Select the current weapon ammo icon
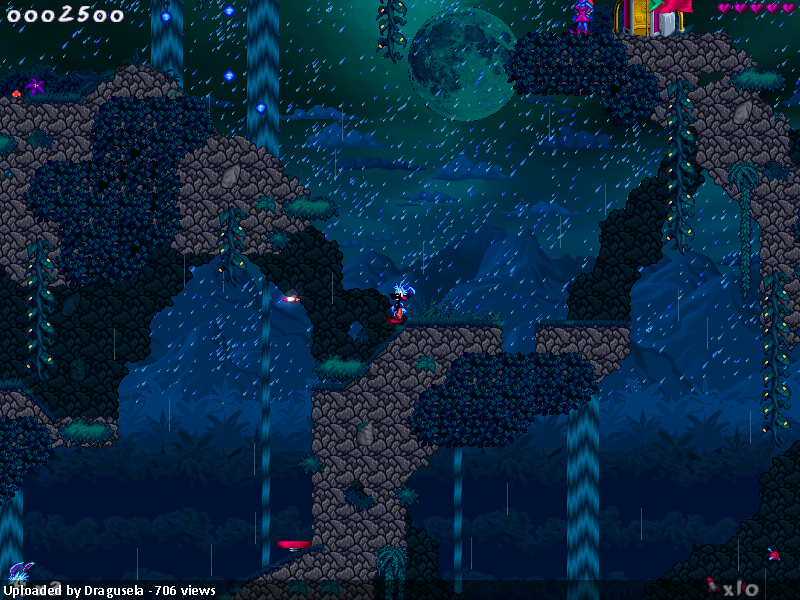Screen dimensions: 800x600 coord(711,585)
